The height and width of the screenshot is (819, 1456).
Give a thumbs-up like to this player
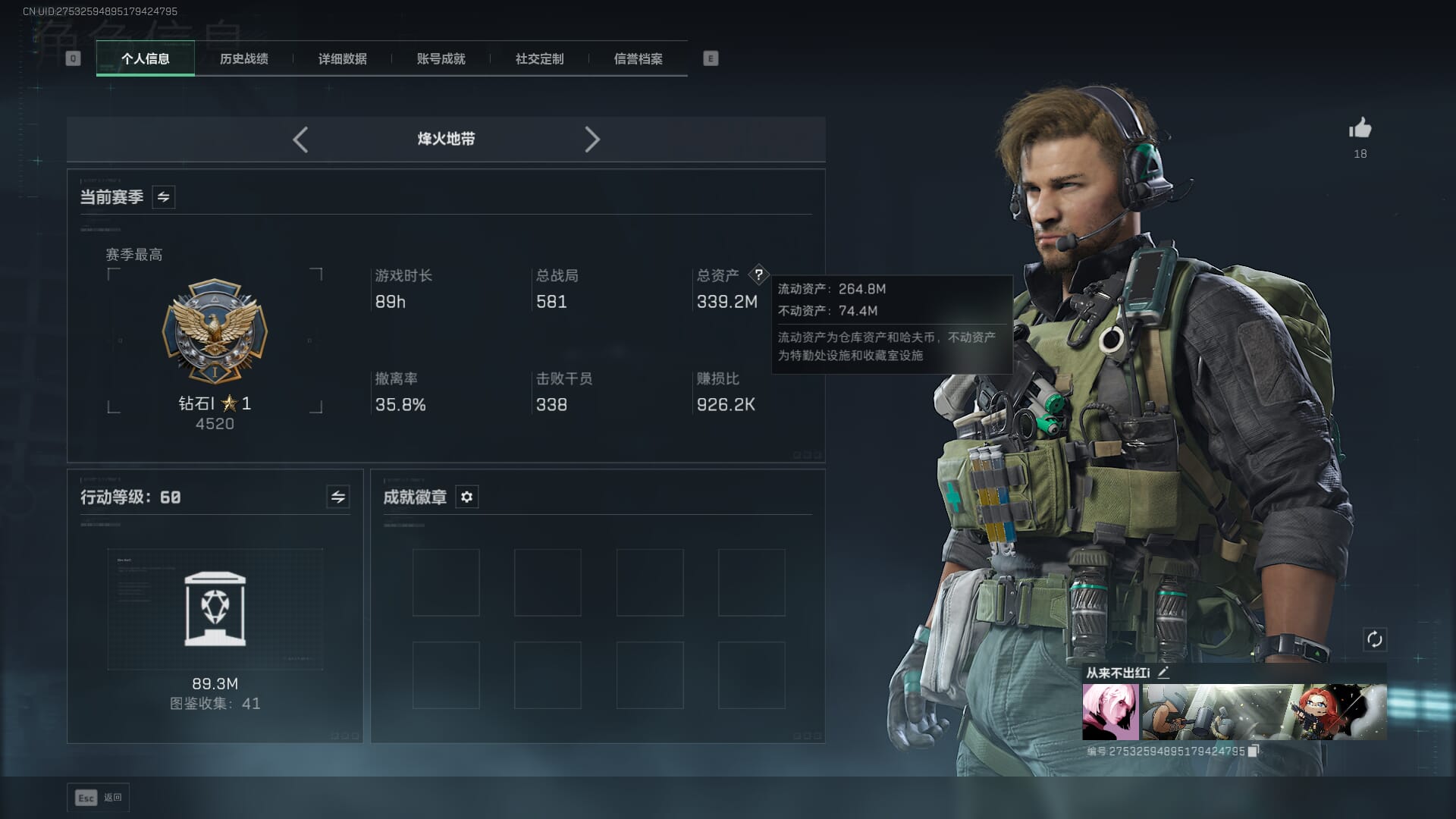pos(1360,129)
